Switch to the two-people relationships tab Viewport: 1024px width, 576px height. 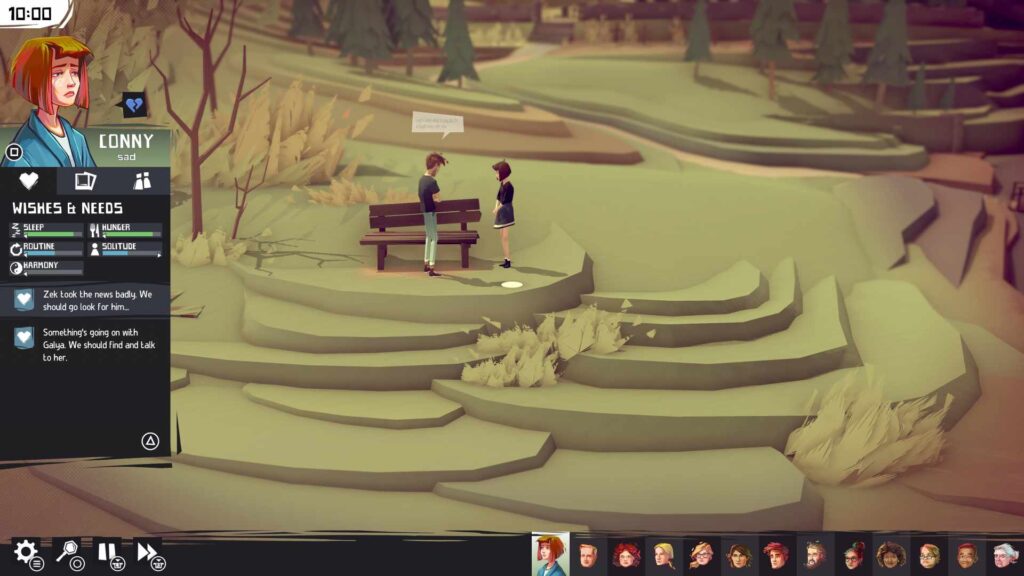(x=142, y=181)
